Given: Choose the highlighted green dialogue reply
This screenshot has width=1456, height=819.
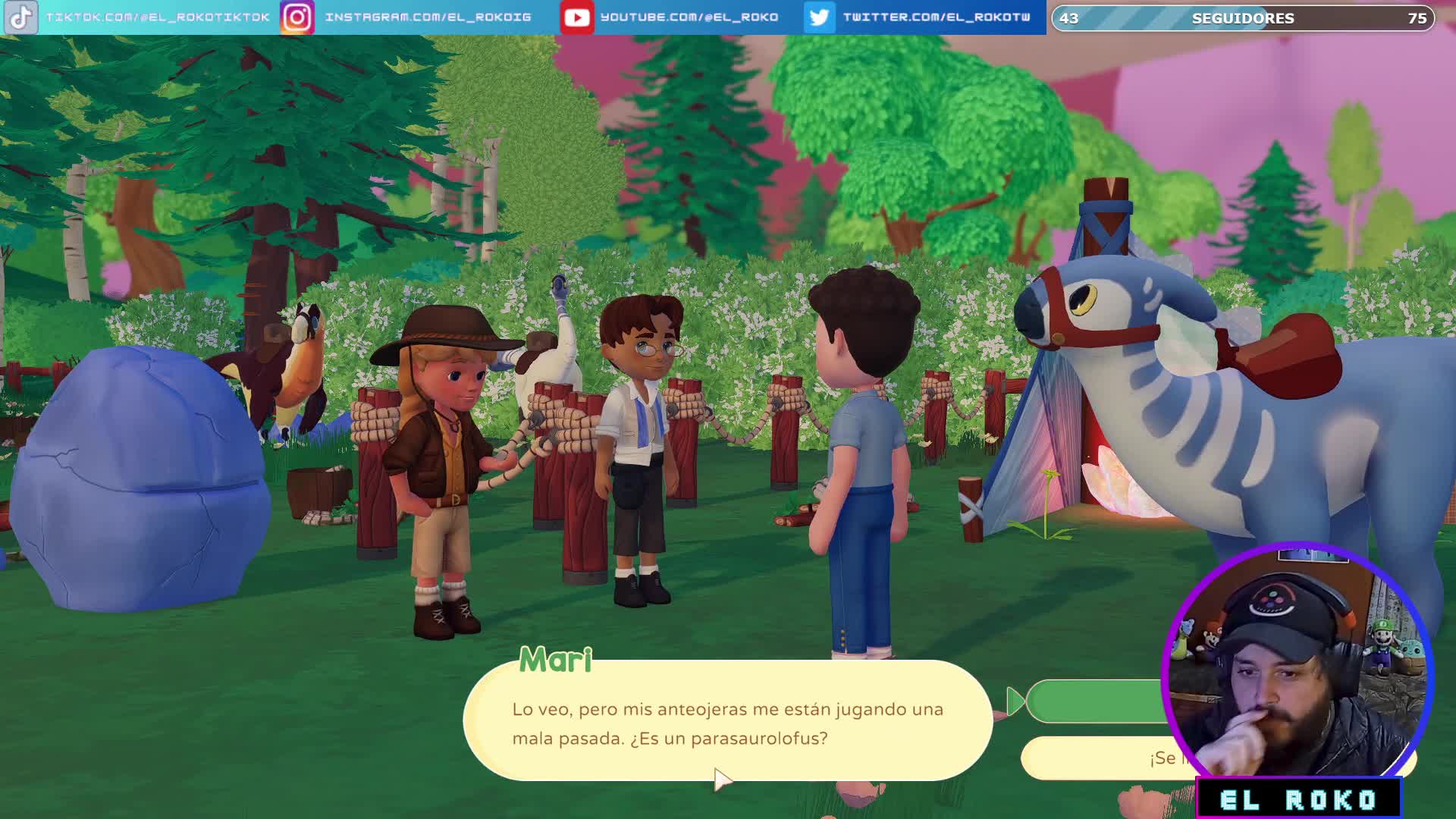Looking at the screenshot, I should point(1096,701).
